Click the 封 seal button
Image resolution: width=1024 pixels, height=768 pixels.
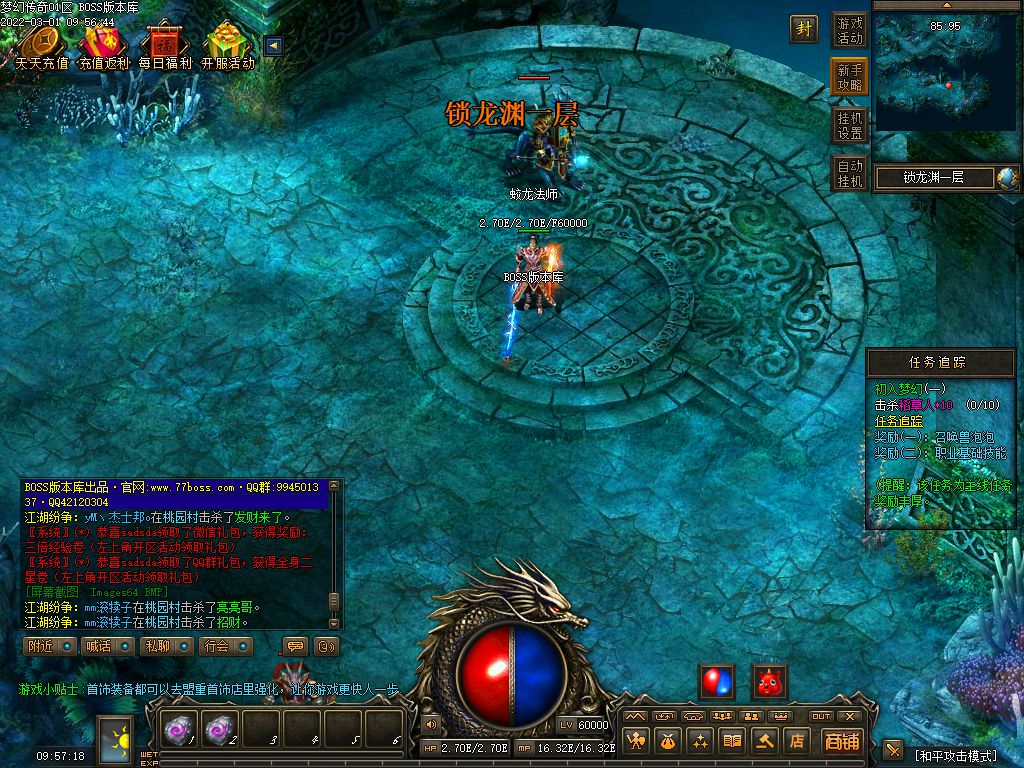pos(804,29)
